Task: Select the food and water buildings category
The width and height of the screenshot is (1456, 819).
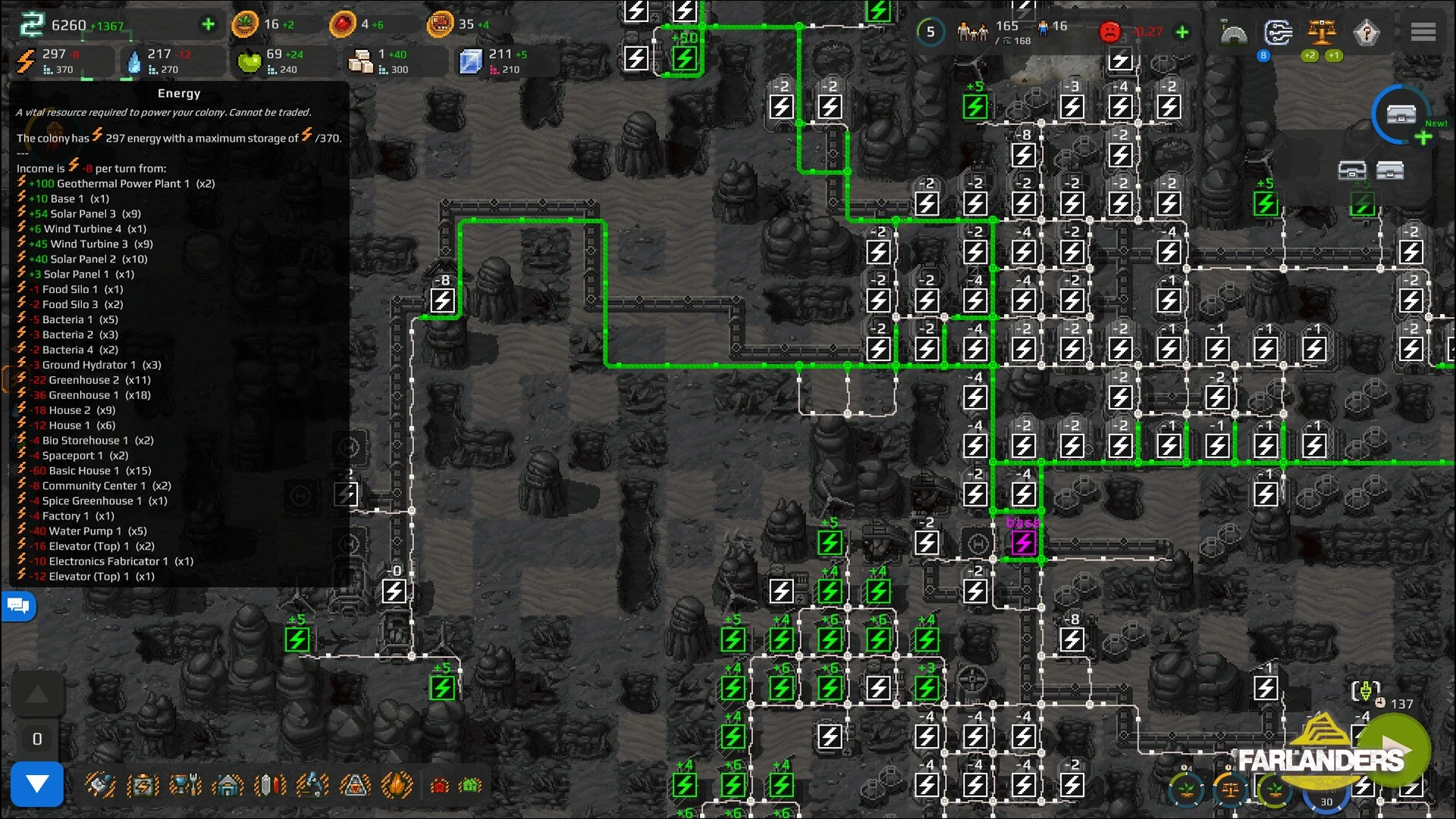Action: (186, 785)
